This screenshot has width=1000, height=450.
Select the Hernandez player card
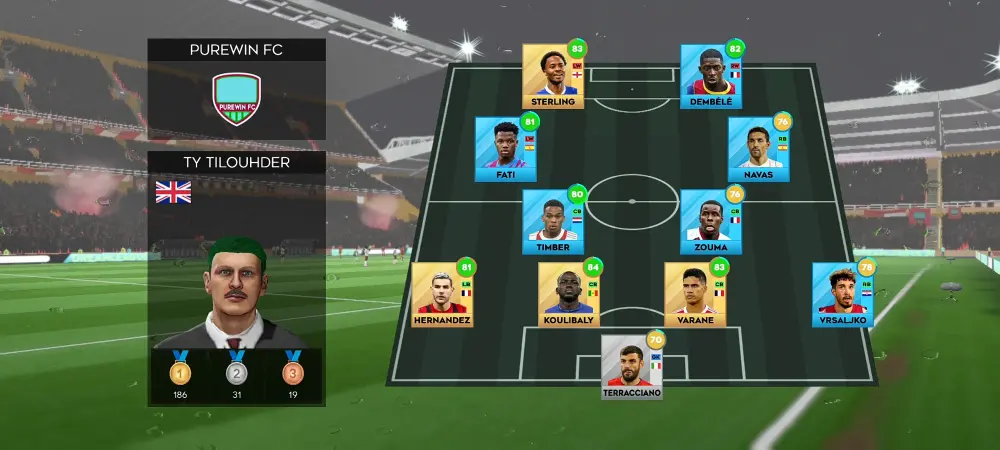443,295
